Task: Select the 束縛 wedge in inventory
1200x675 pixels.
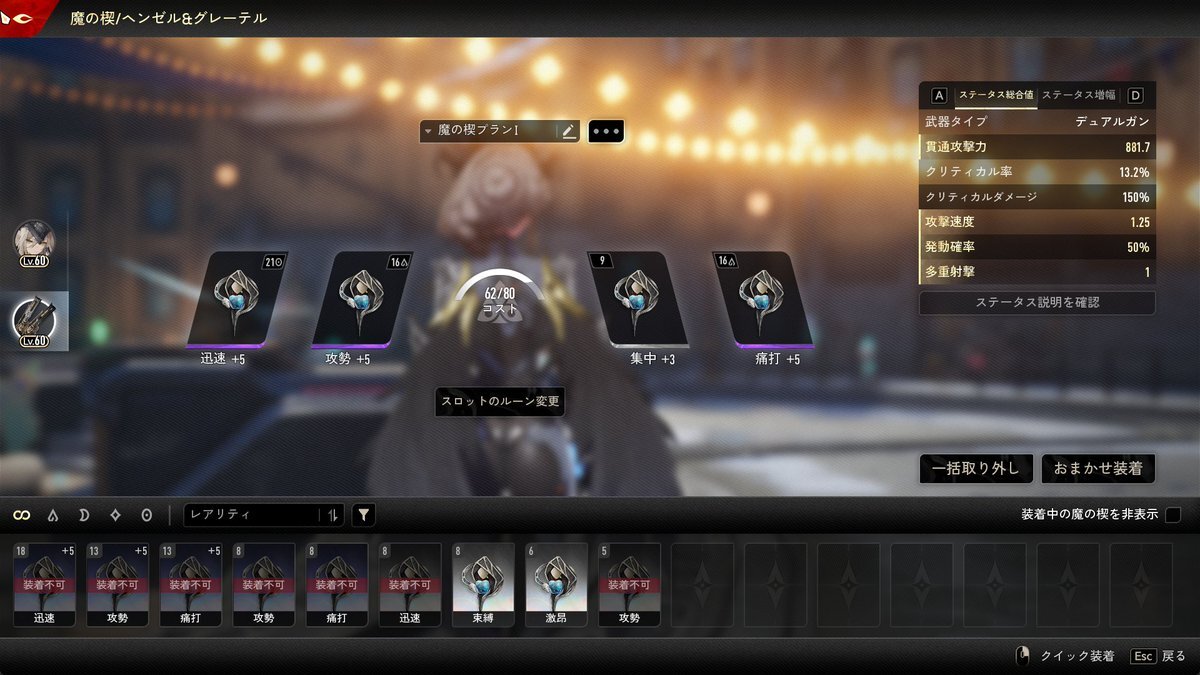Action: point(483,584)
